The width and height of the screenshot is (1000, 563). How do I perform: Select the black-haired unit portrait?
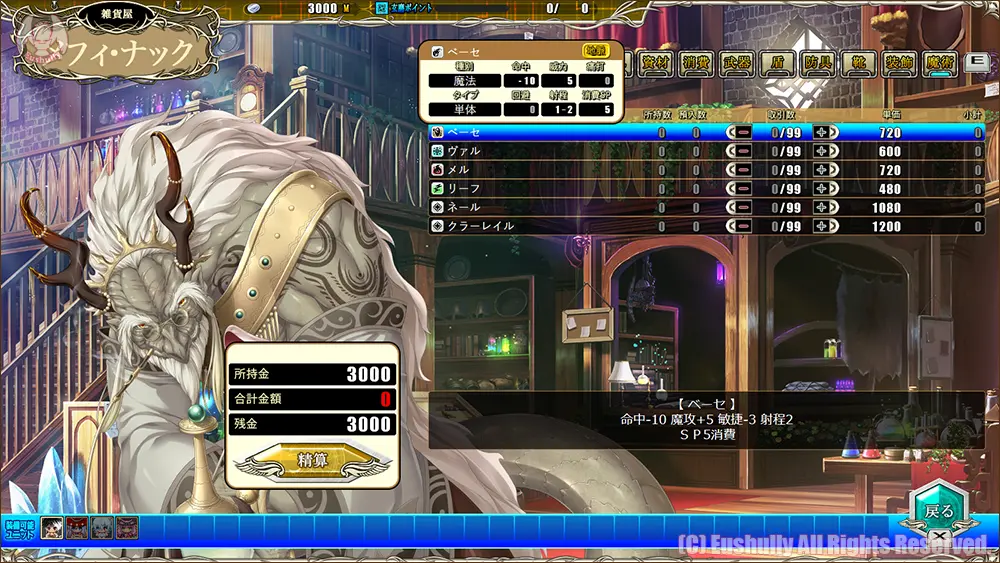coord(53,528)
